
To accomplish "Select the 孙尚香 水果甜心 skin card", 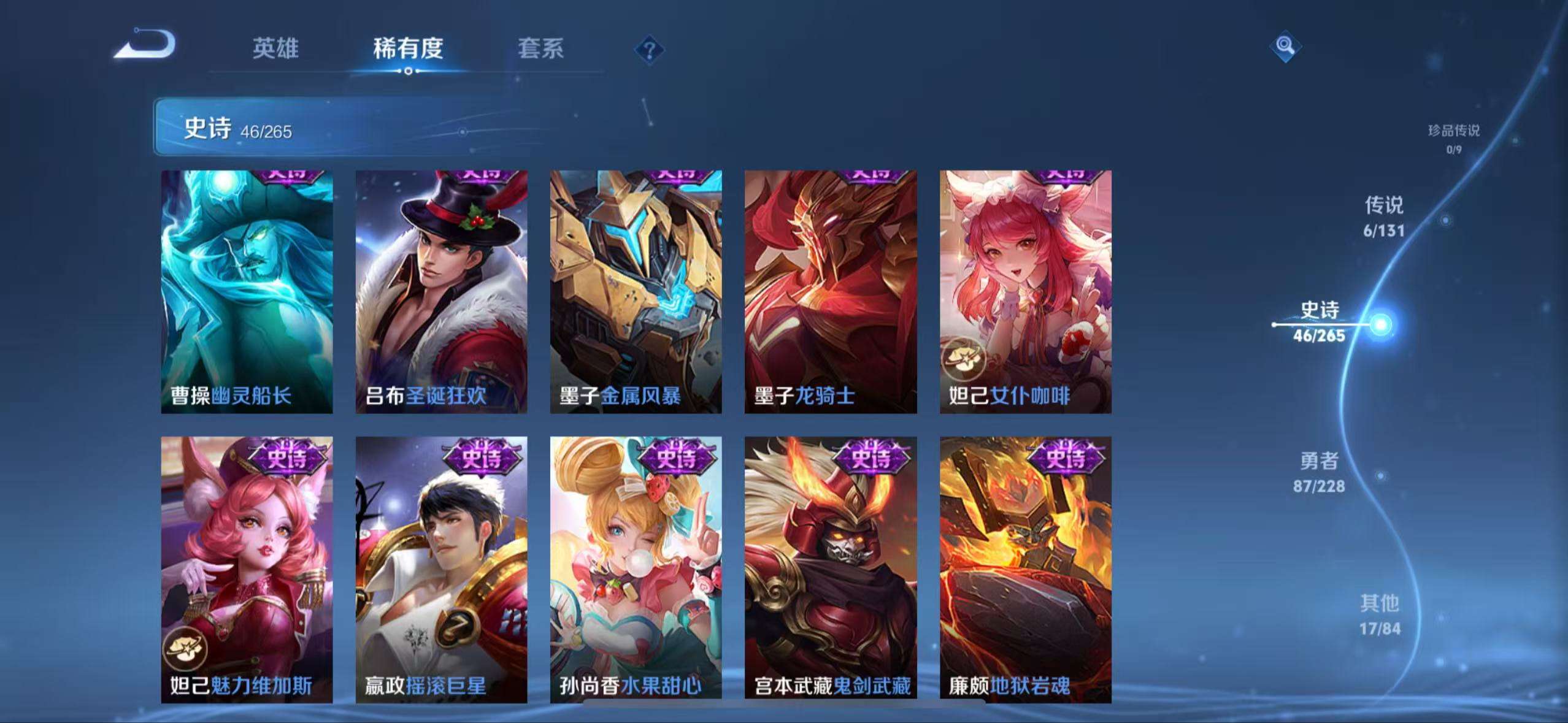I will pos(636,569).
